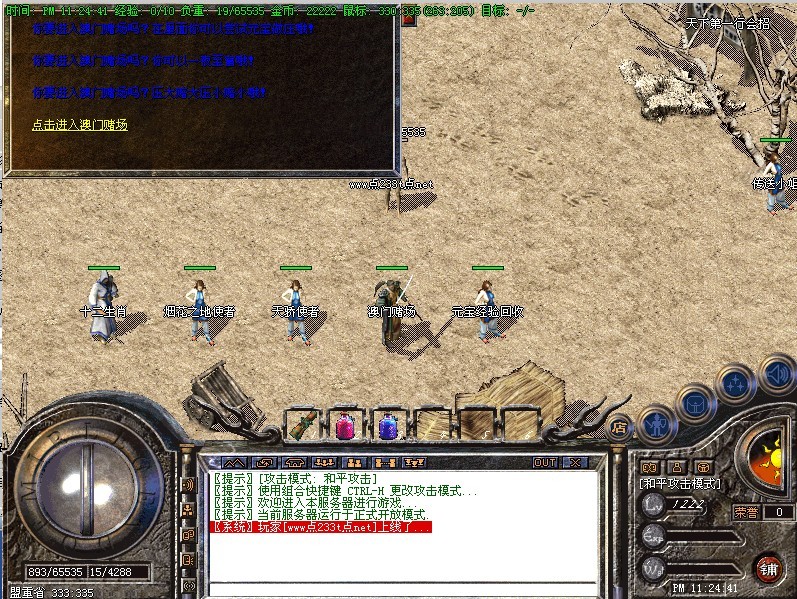The width and height of the screenshot is (797, 599).
Task: Close the game with the X button
Action: click(574, 463)
